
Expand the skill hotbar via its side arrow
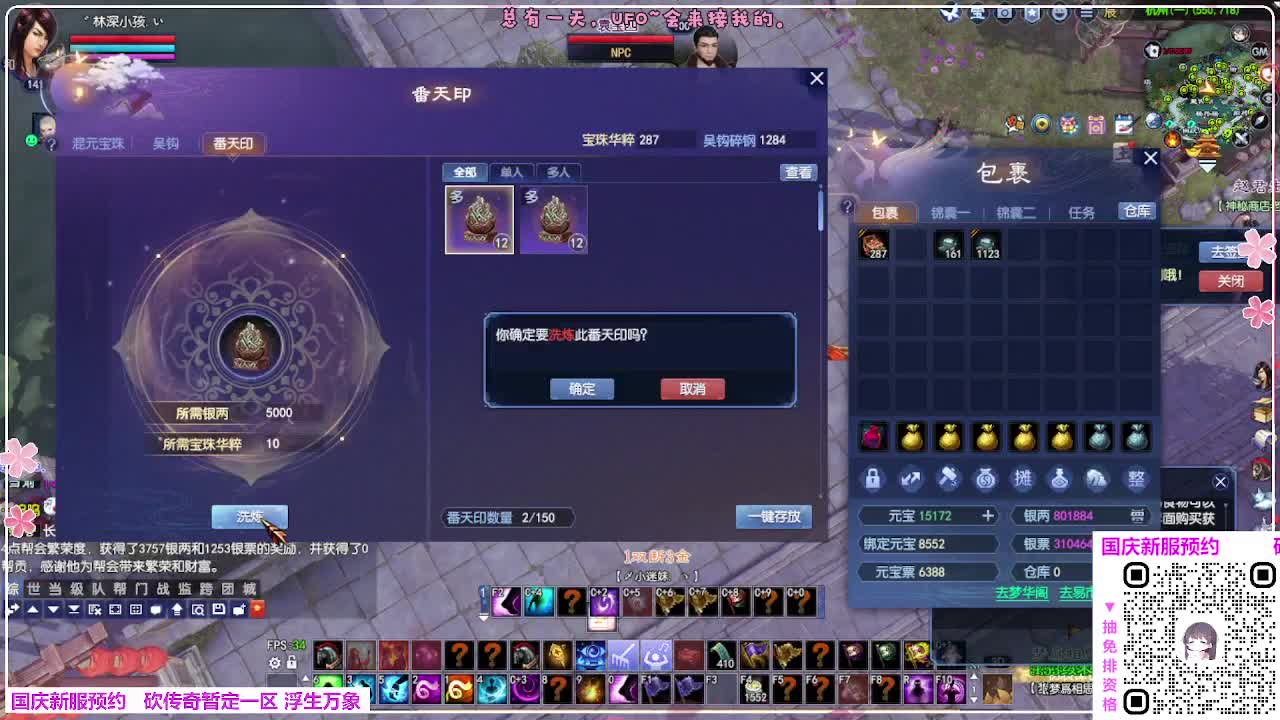[x=308, y=677]
